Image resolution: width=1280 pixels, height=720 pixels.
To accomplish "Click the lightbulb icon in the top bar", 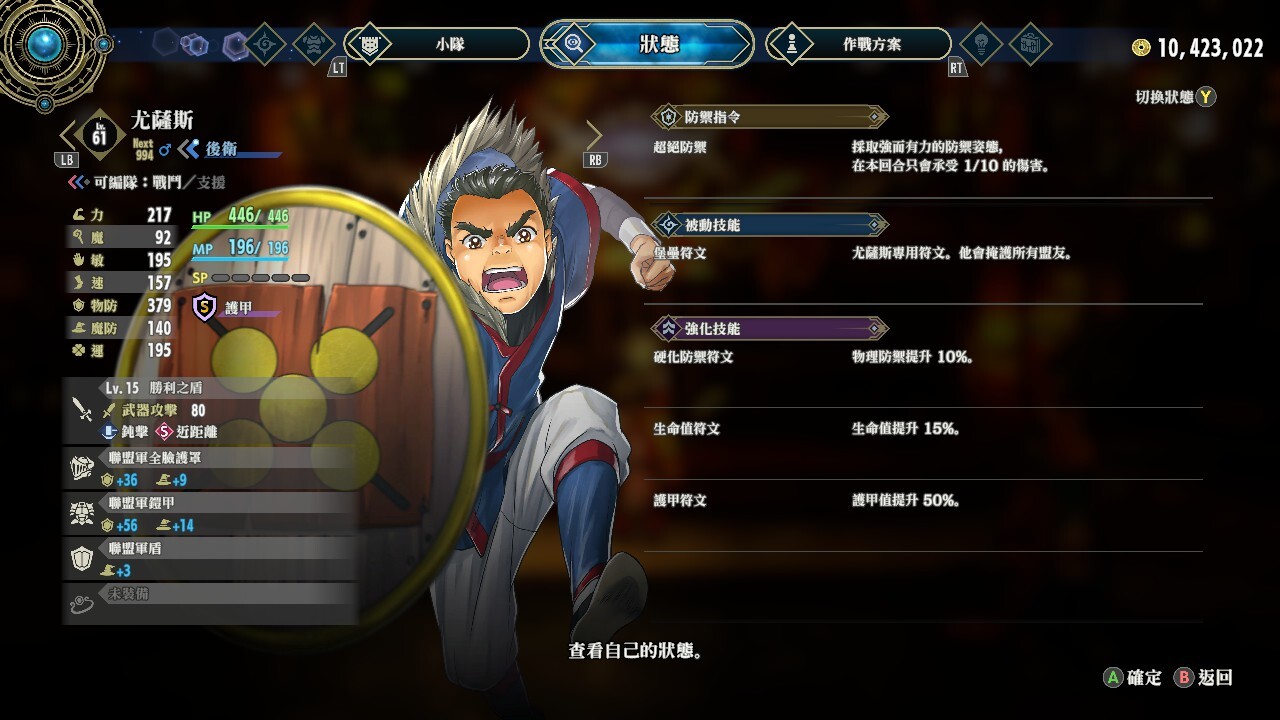I will click(980, 44).
